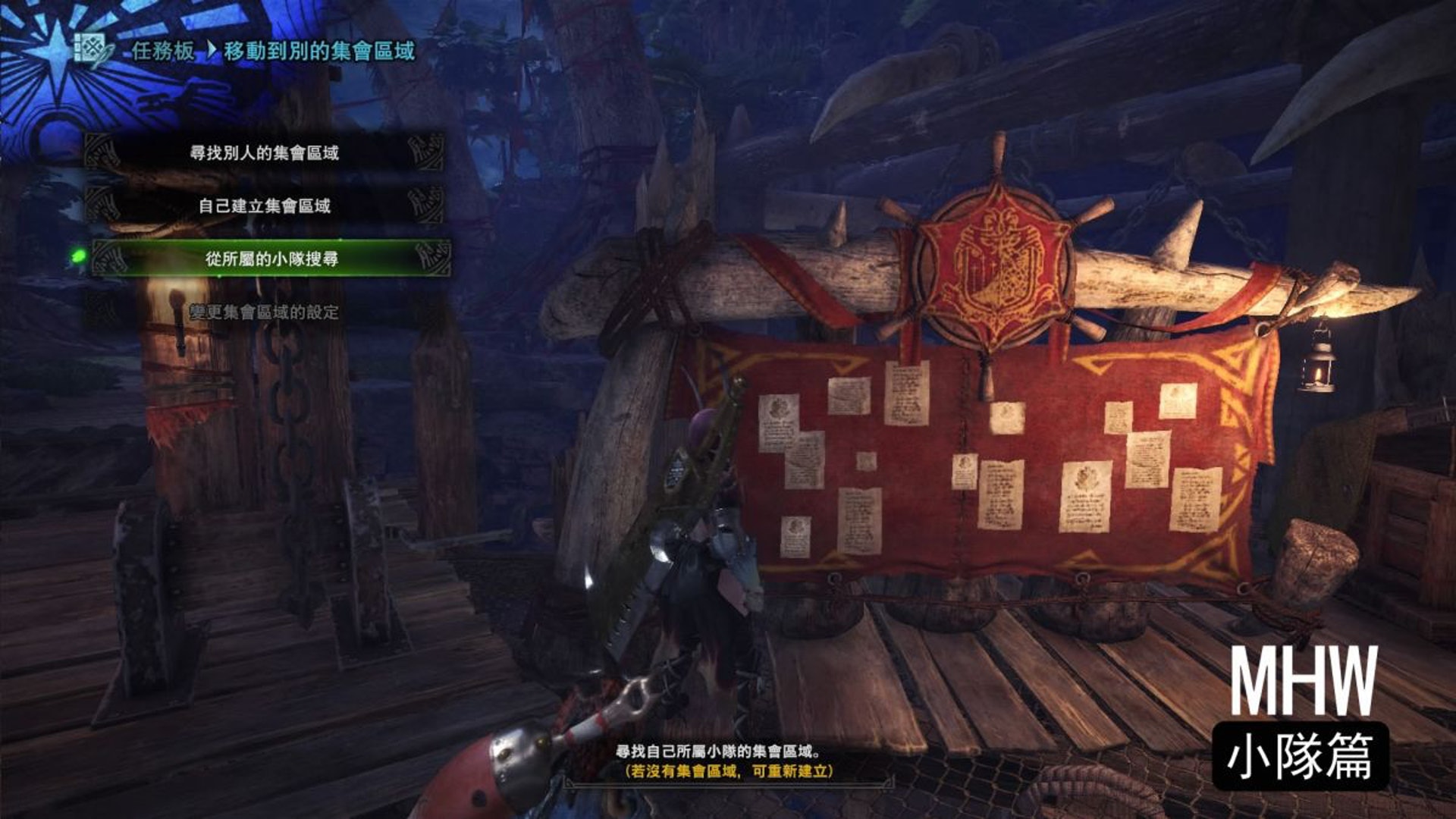Viewport: 1456px width, 819px height.
Task: Select 尋找別人的集會區域 menu entry
Action: pos(264,153)
